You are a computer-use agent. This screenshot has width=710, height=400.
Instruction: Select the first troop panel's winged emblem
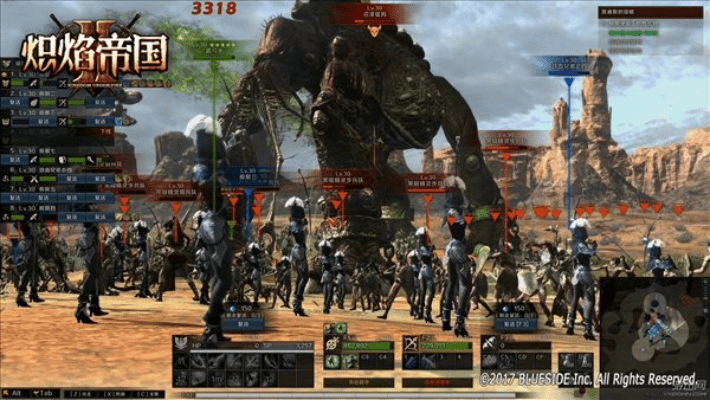coord(182,343)
